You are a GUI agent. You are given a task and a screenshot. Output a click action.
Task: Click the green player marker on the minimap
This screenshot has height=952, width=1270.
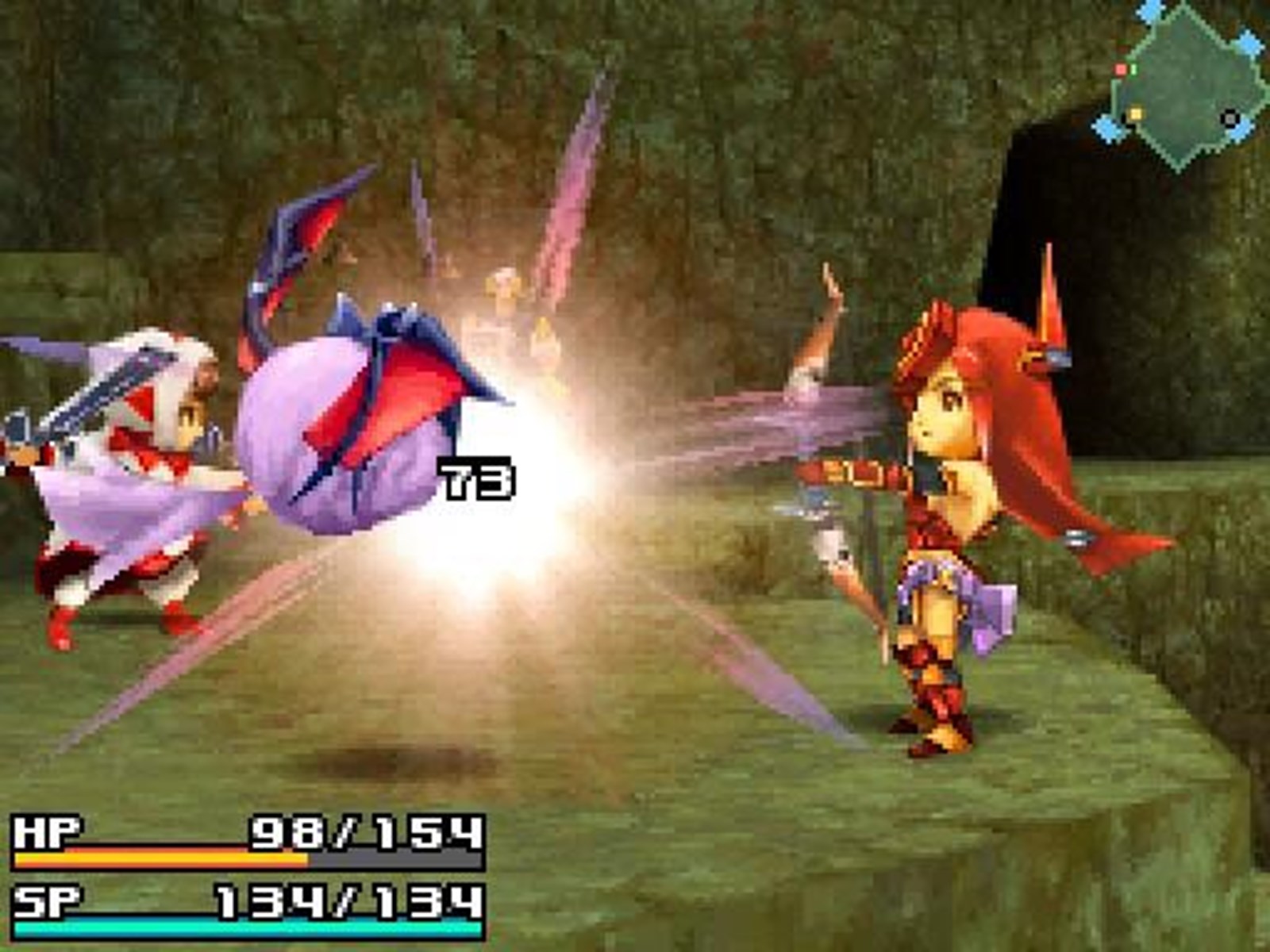pos(1133,69)
